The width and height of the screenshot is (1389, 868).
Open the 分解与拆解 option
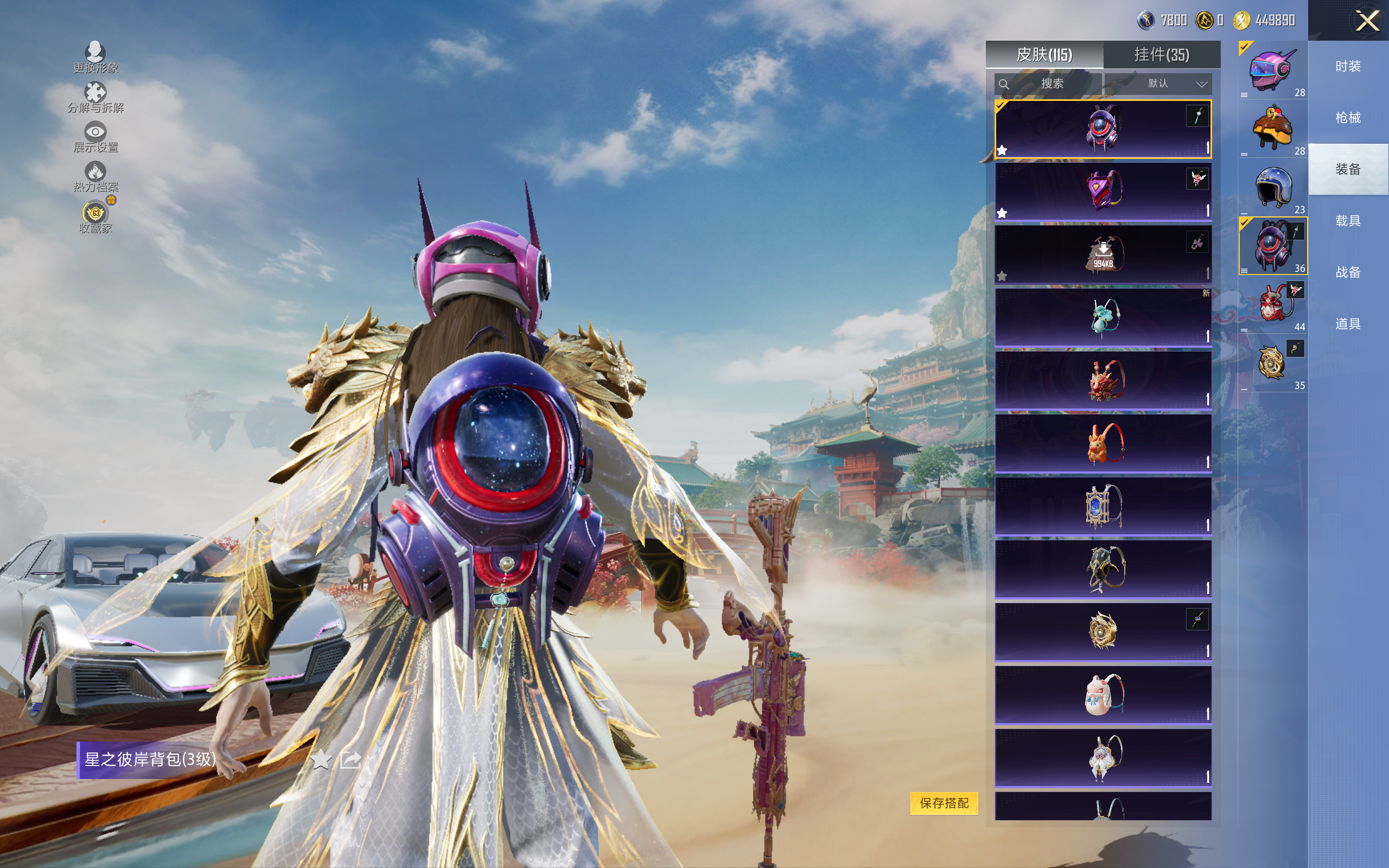point(95,98)
